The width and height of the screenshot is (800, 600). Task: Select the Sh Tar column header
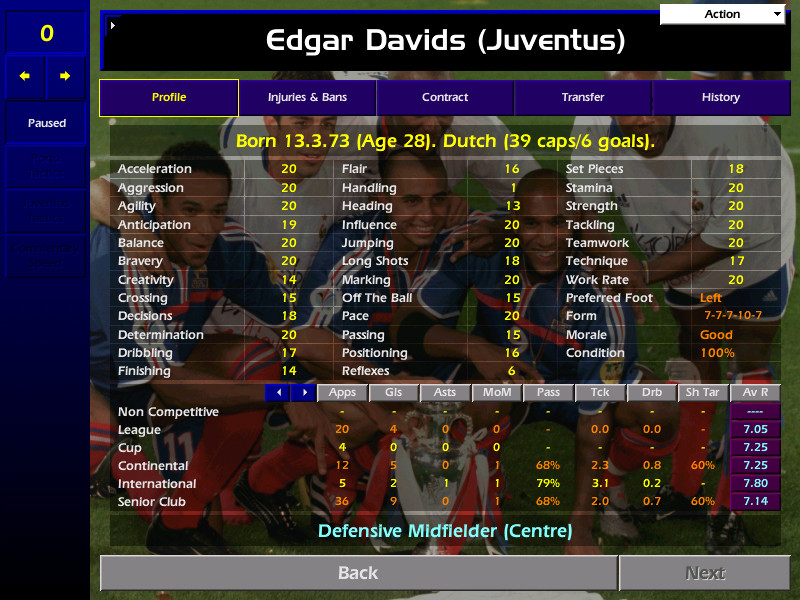[x=703, y=393]
